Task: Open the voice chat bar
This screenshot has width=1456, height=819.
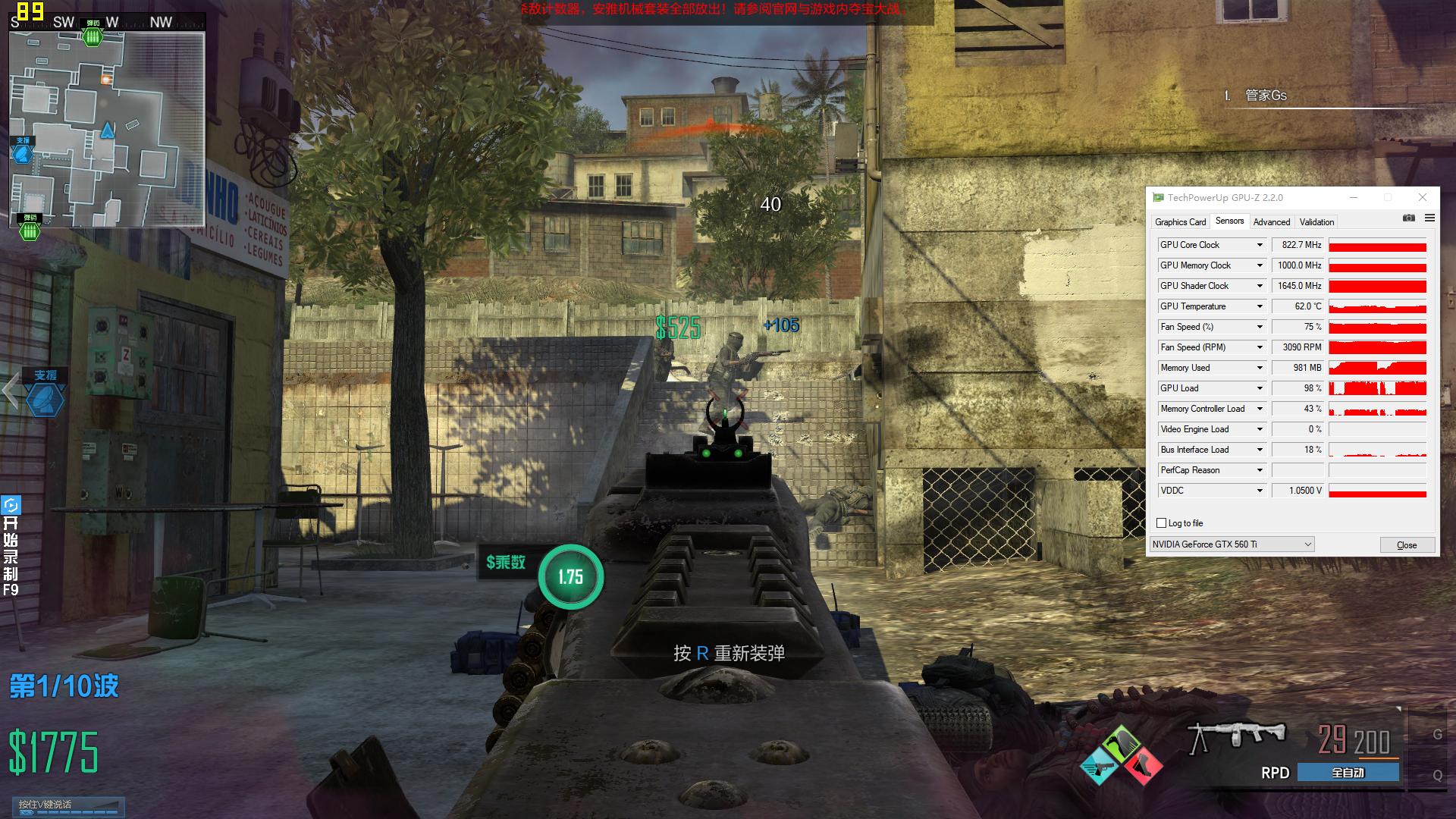Action: (x=68, y=805)
